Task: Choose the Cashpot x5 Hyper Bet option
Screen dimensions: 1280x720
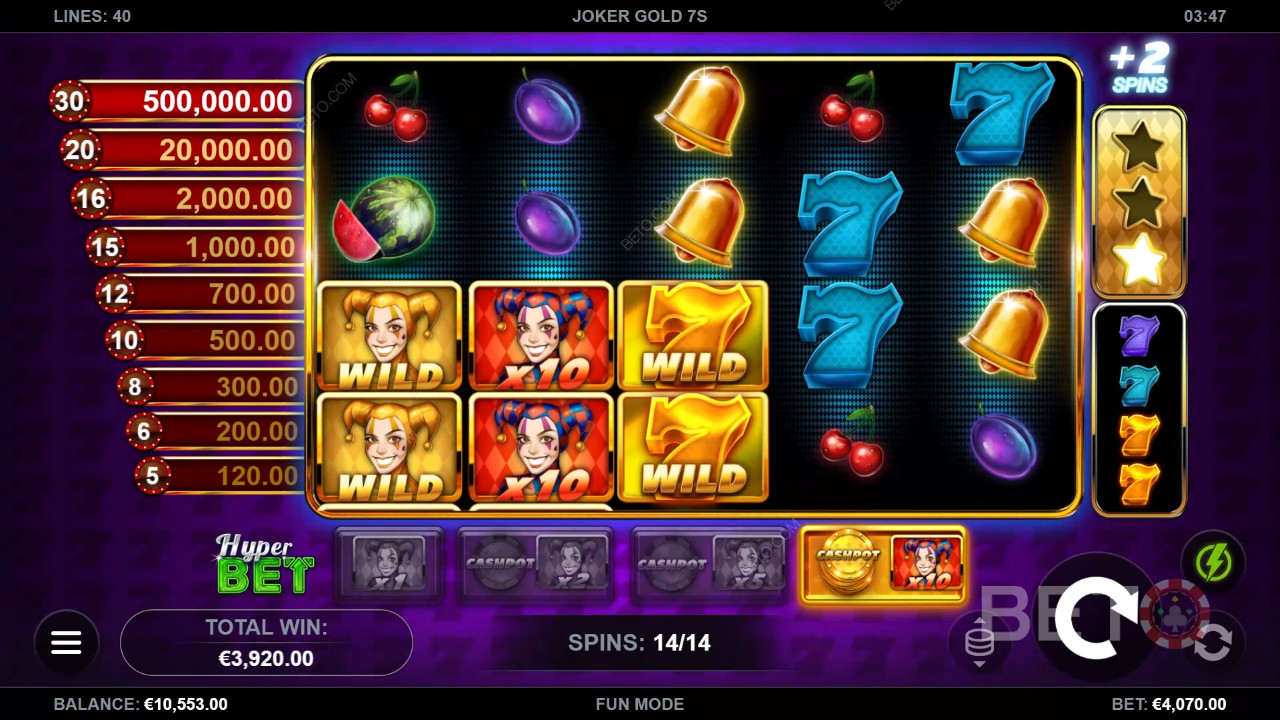Action: (710, 565)
